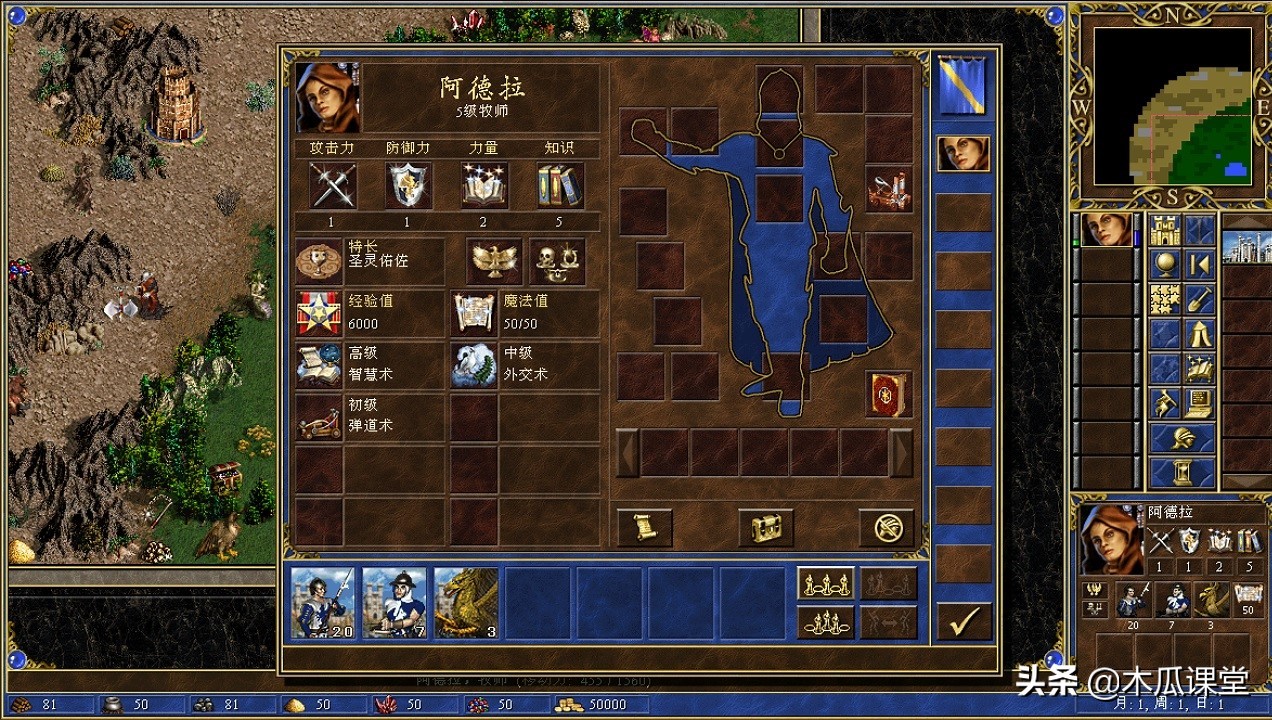The height and width of the screenshot is (720, 1272).
Task: Open the spellbook in the equipment slot
Action: [888, 393]
